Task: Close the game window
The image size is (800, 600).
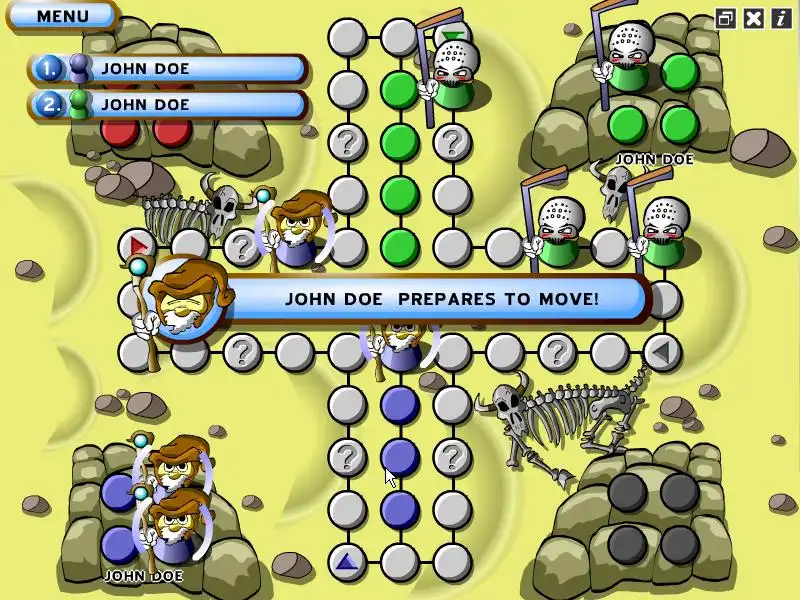Action: click(753, 17)
